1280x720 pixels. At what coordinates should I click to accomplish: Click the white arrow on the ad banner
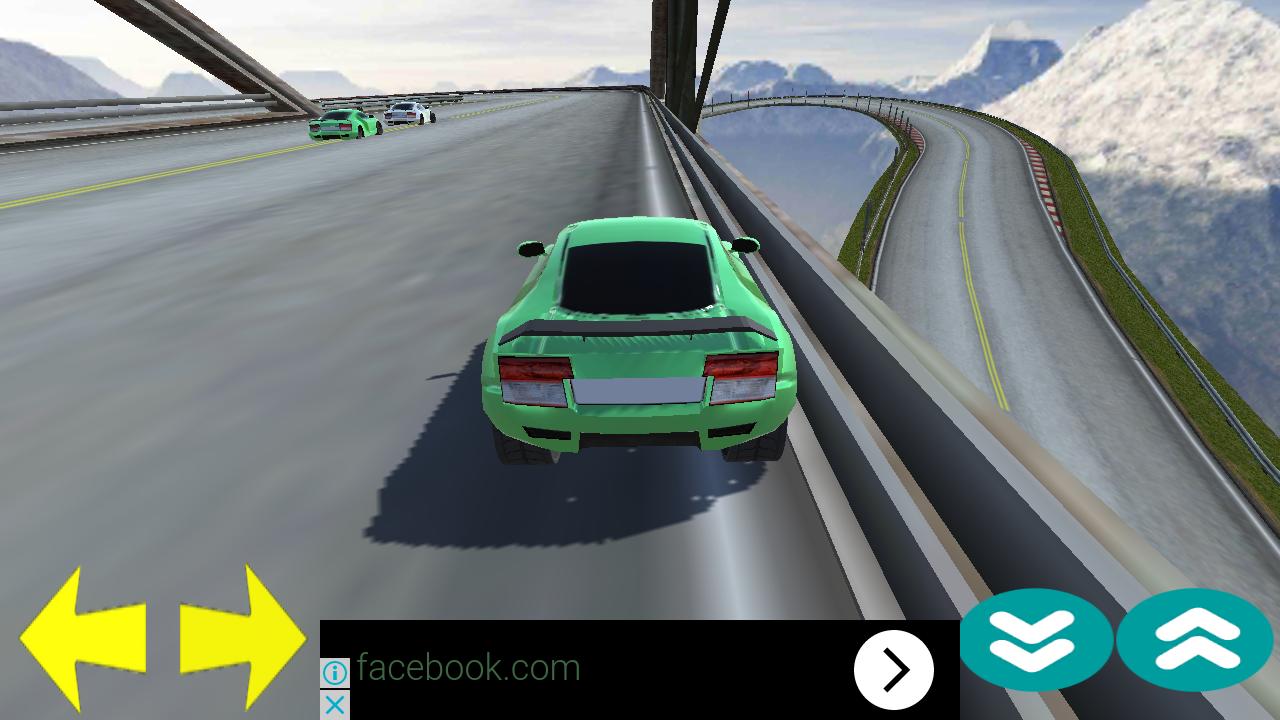(893, 669)
